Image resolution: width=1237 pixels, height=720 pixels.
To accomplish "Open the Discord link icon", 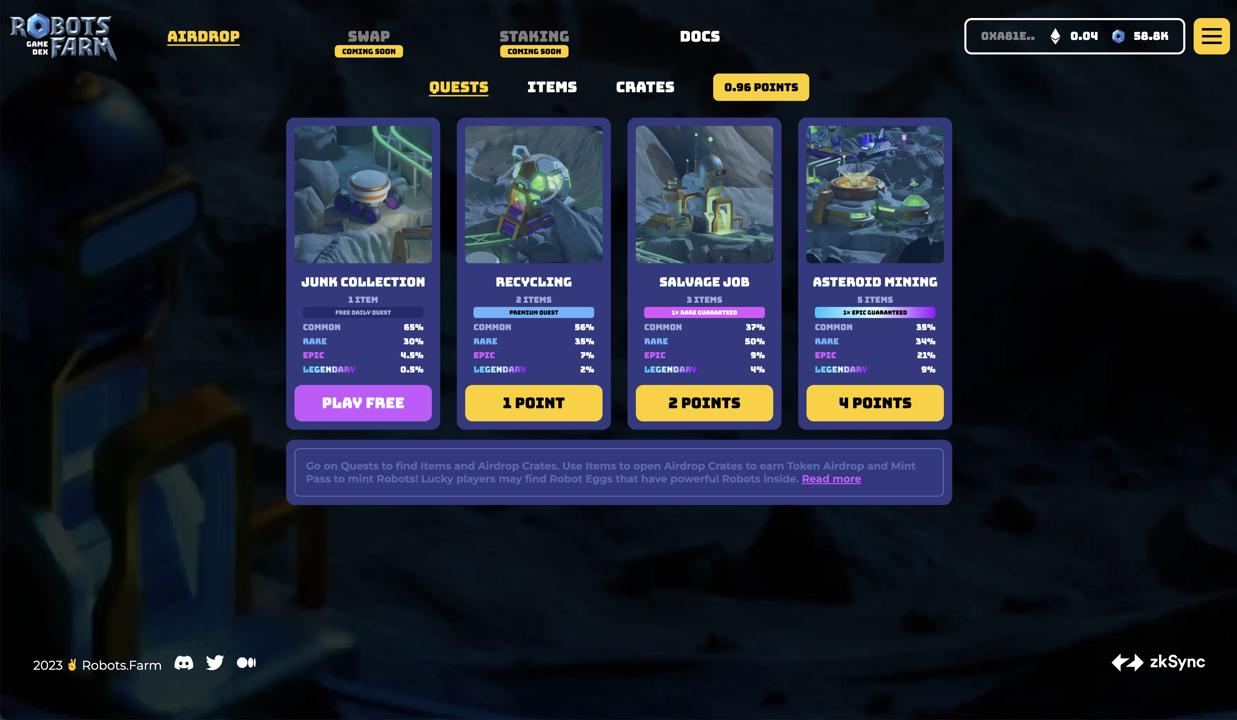I will (x=184, y=663).
